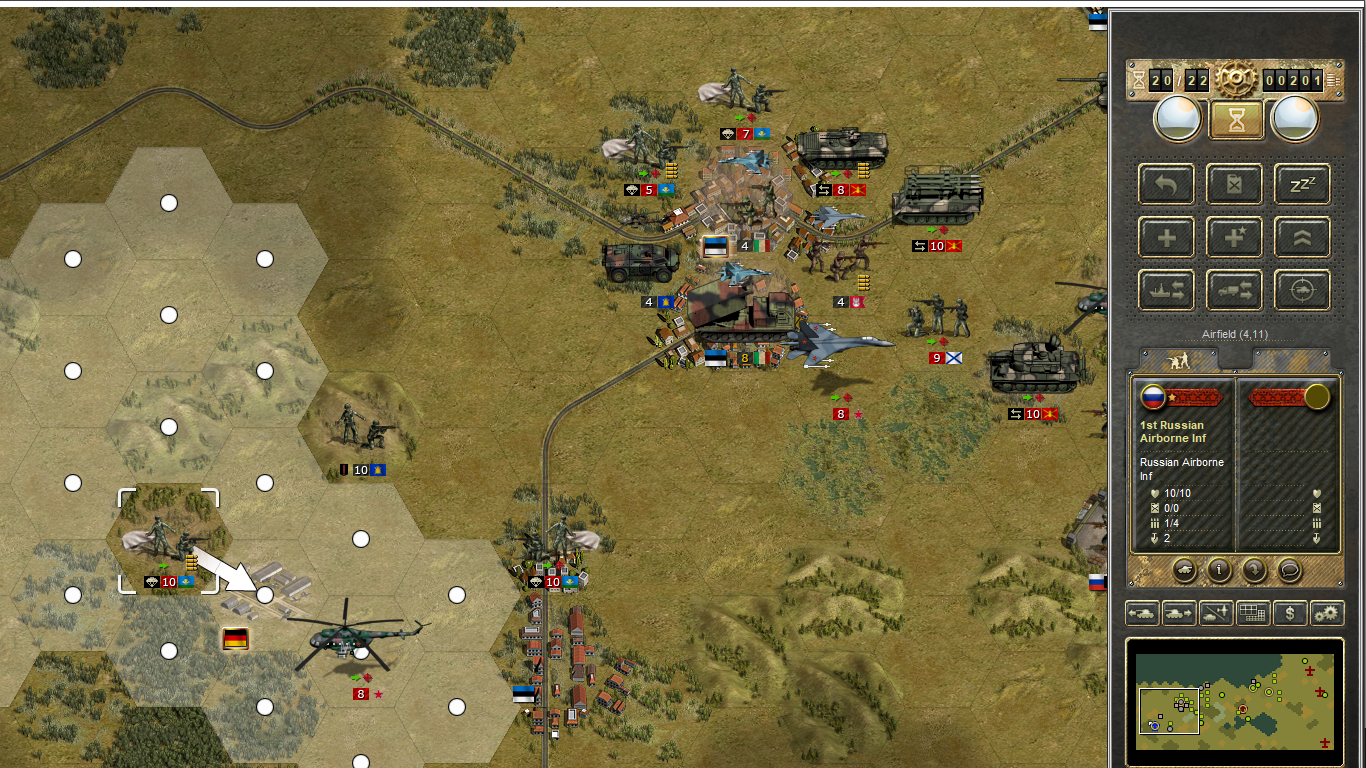Add replacements with the plain plus button
The width and height of the screenshot is (1366, 768).
pos(1166,238)
